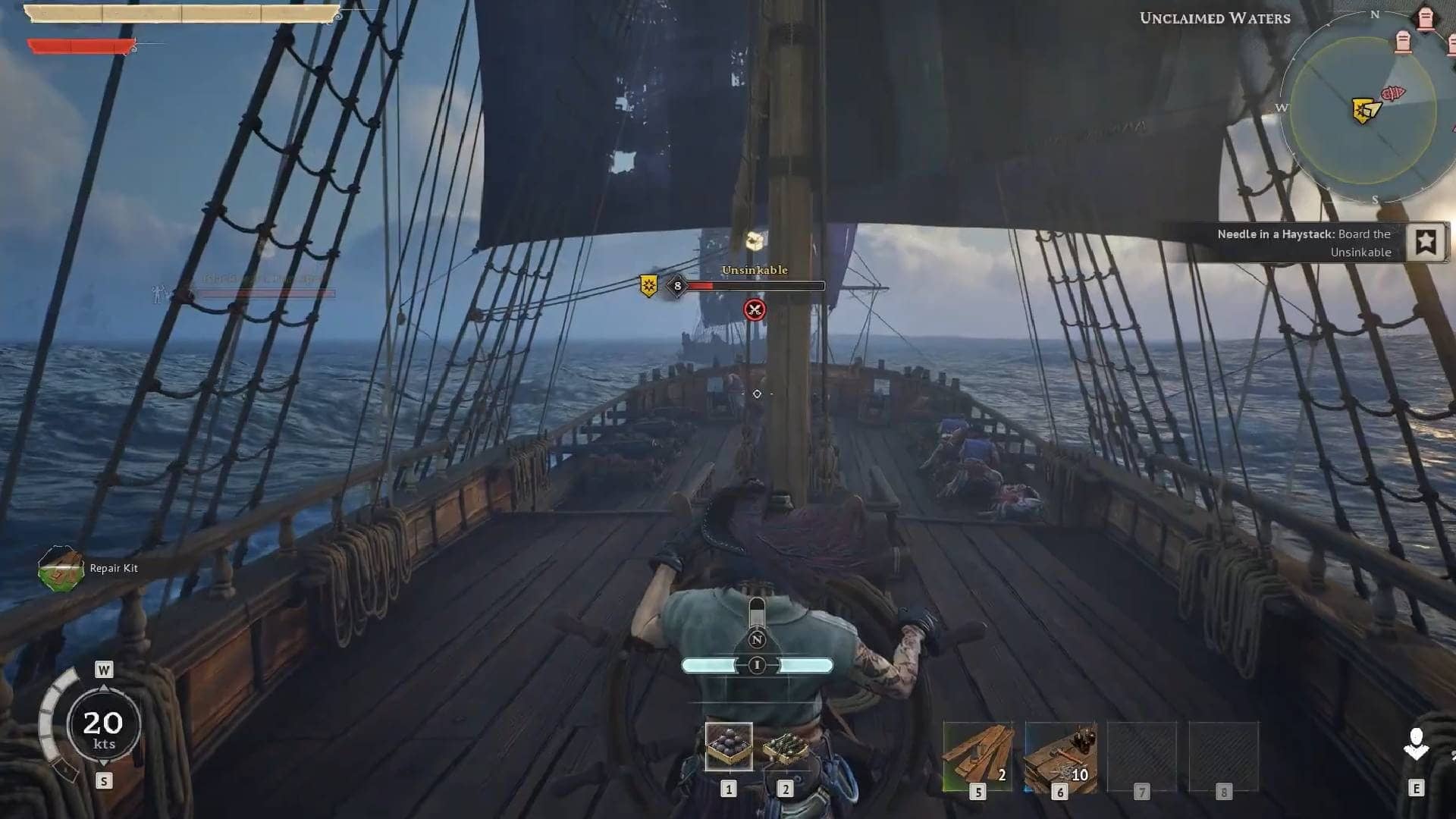The height and width of the screenshot is (819, 1456).
Task: Expand the W sail trim marker on the speed gauge
Action: coord(102,669)
